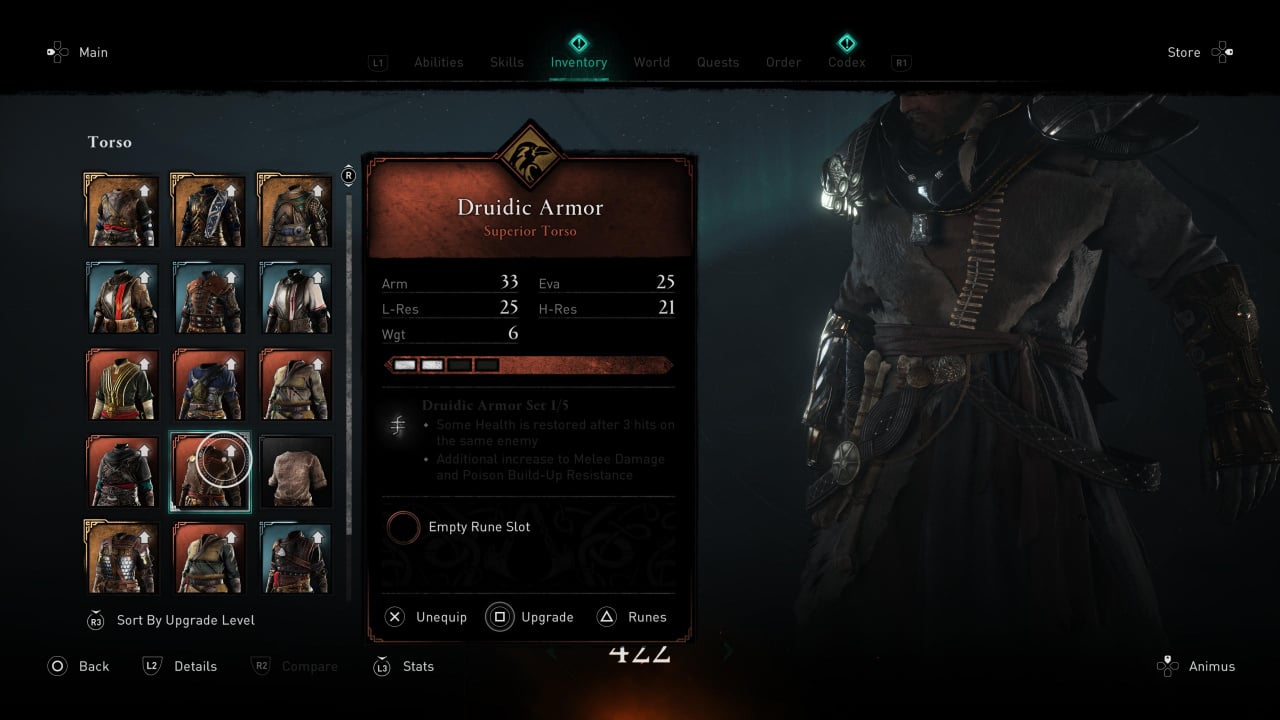The image size is (1280, 720).
Task: Go Back from the inventory
Action: point(93,666)
